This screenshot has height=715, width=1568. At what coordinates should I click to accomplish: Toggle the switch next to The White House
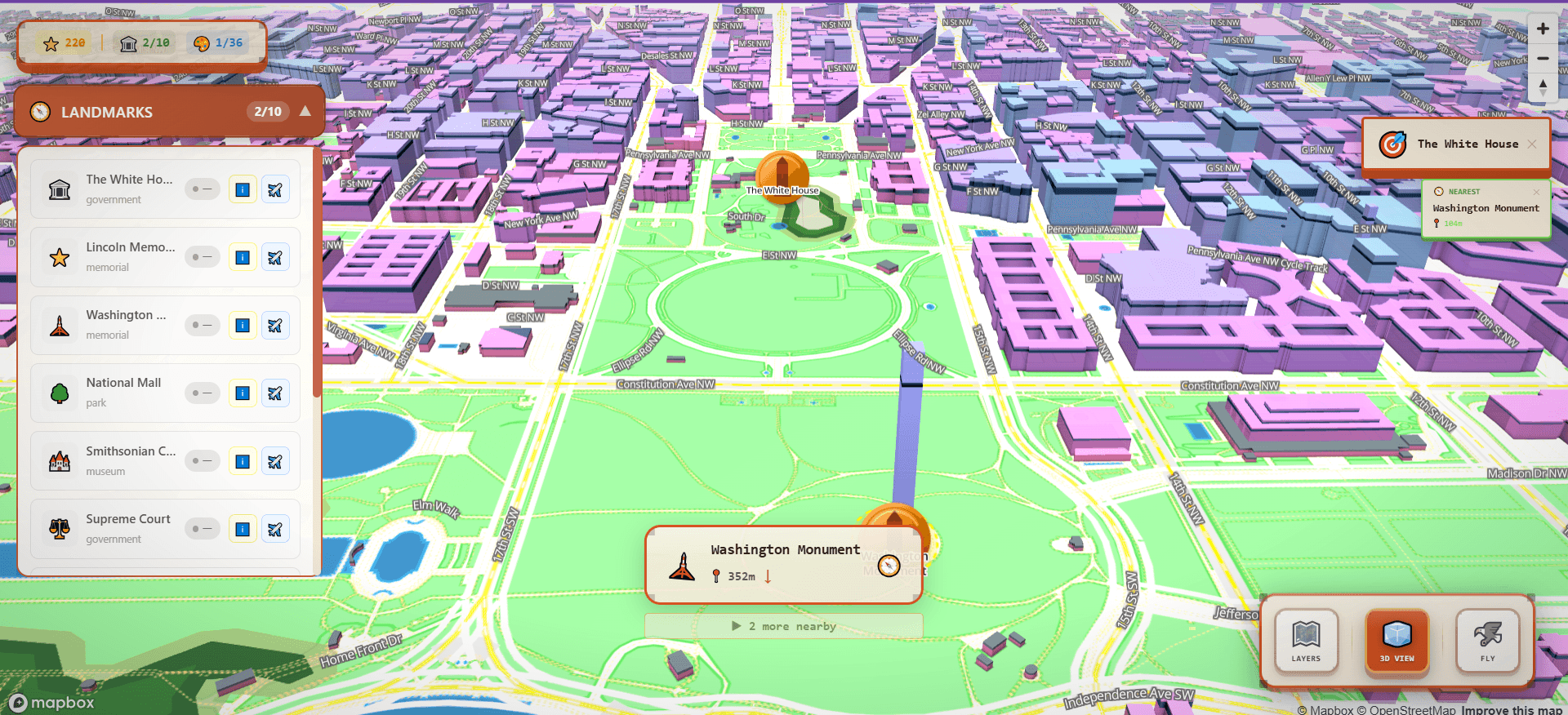coord(202,189)
